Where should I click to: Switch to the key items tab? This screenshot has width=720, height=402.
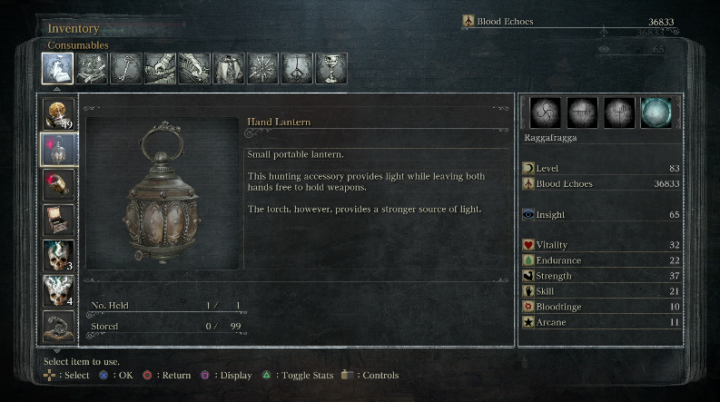[126, 68]
